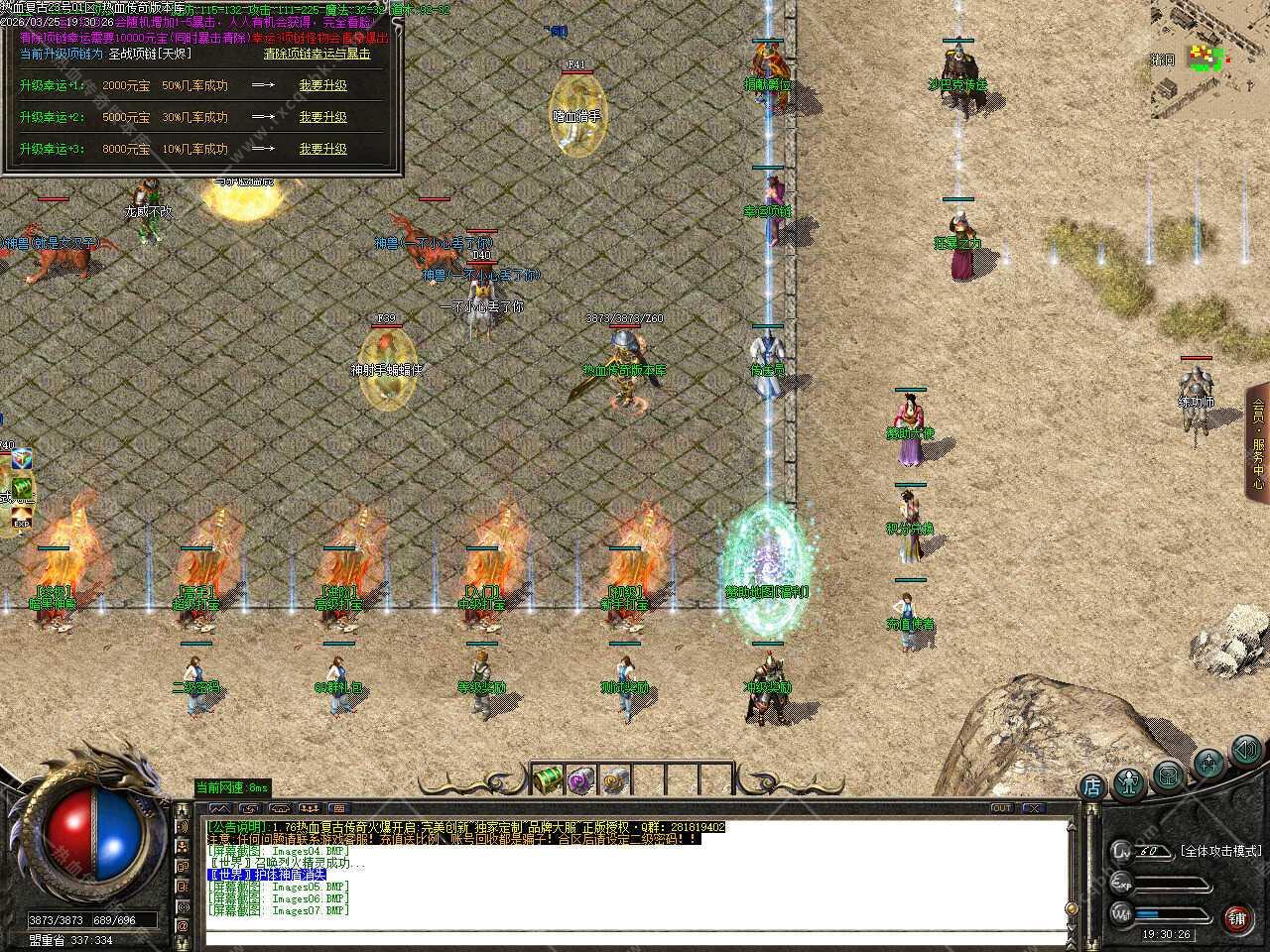Open the character figure panel button

tap(1129, 782)
